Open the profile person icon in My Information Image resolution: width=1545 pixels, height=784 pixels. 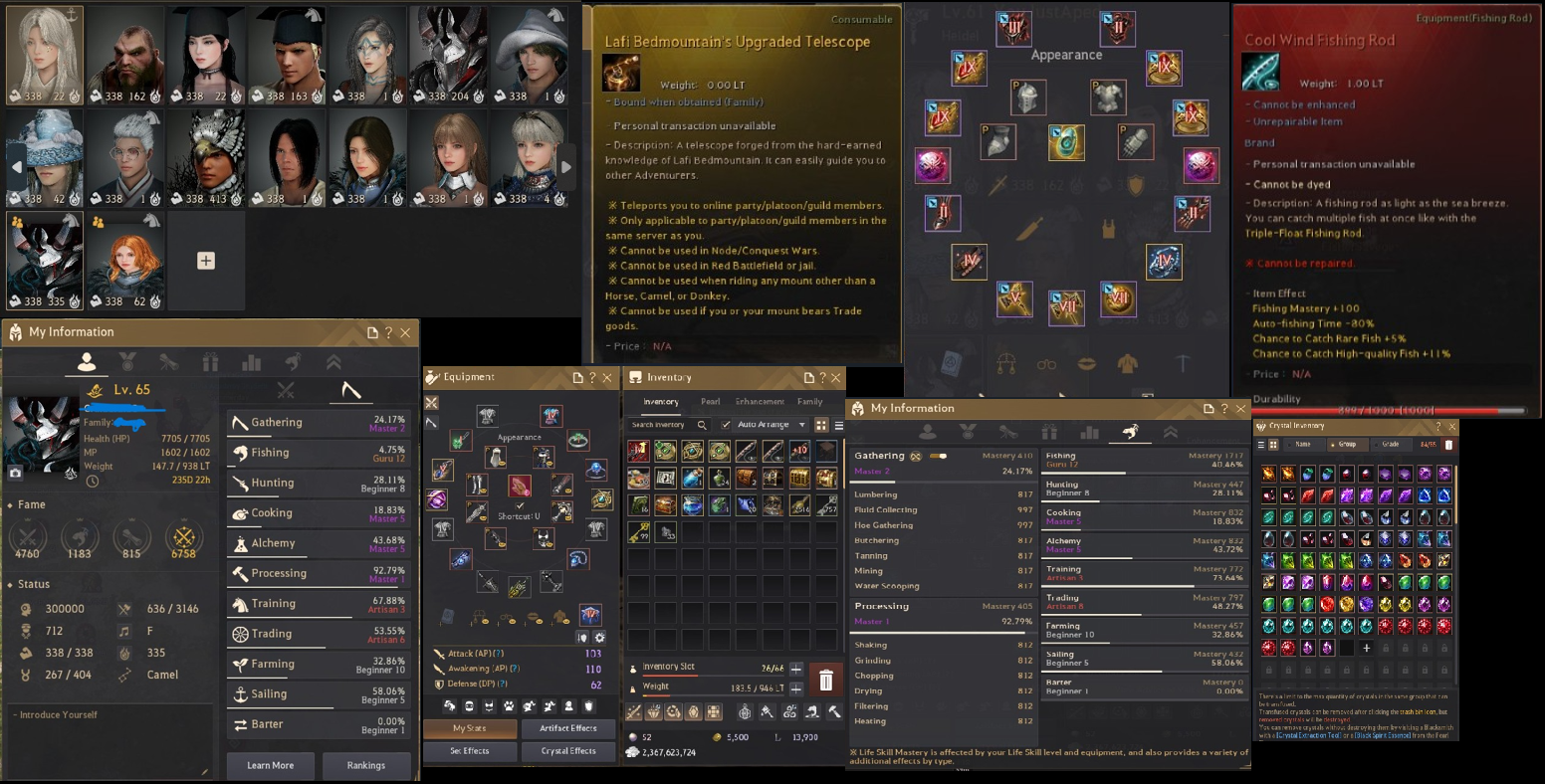point(87,363)
